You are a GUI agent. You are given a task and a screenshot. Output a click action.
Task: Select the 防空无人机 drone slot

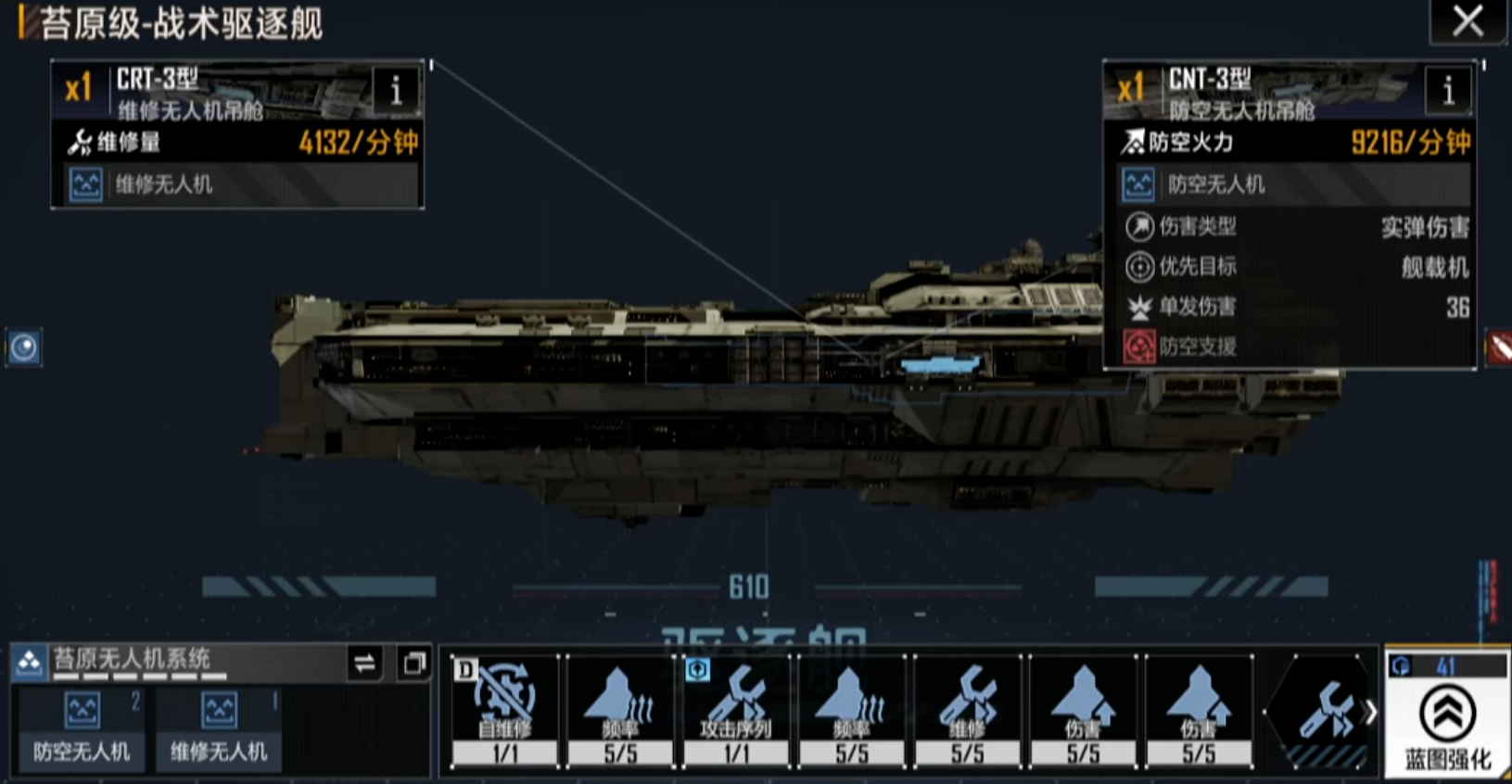click(x=82, y=729)
